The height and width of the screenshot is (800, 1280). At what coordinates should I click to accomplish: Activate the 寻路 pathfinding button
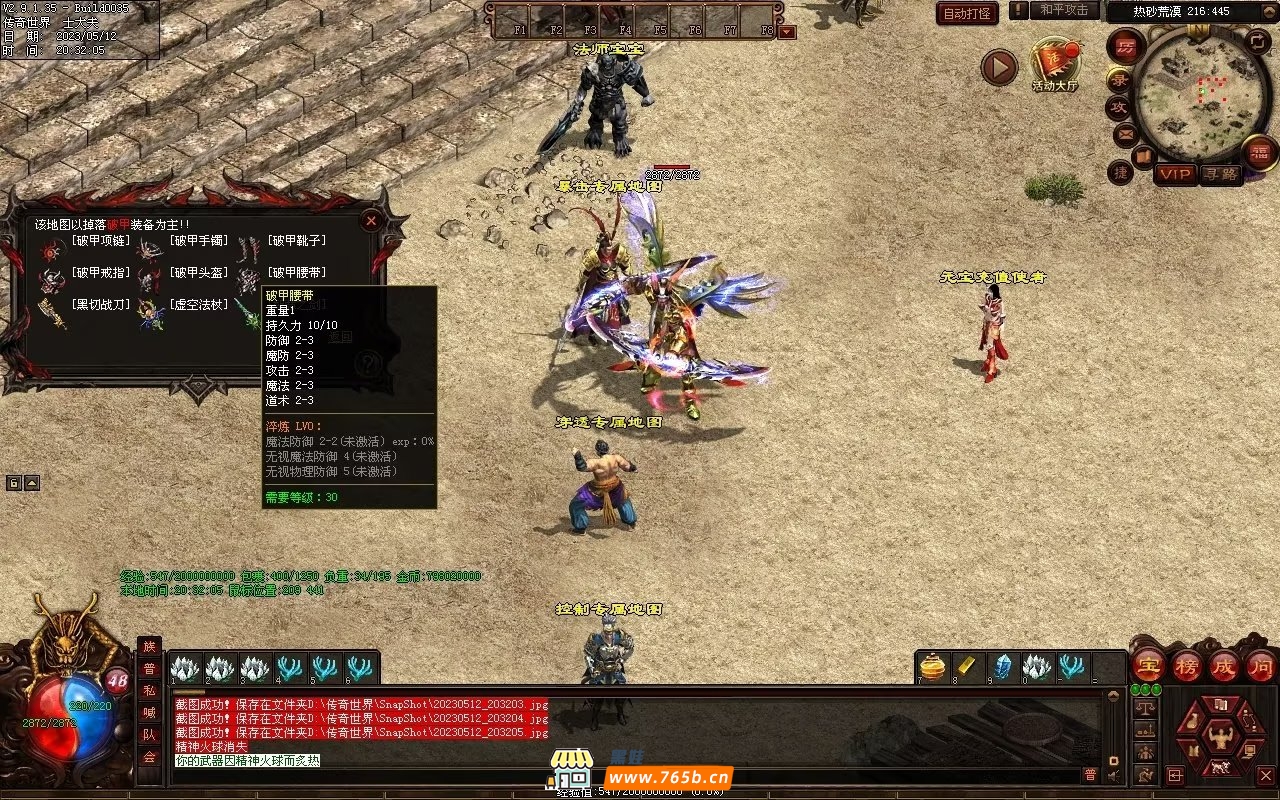pyautogui.click(x=1219, y=174)
